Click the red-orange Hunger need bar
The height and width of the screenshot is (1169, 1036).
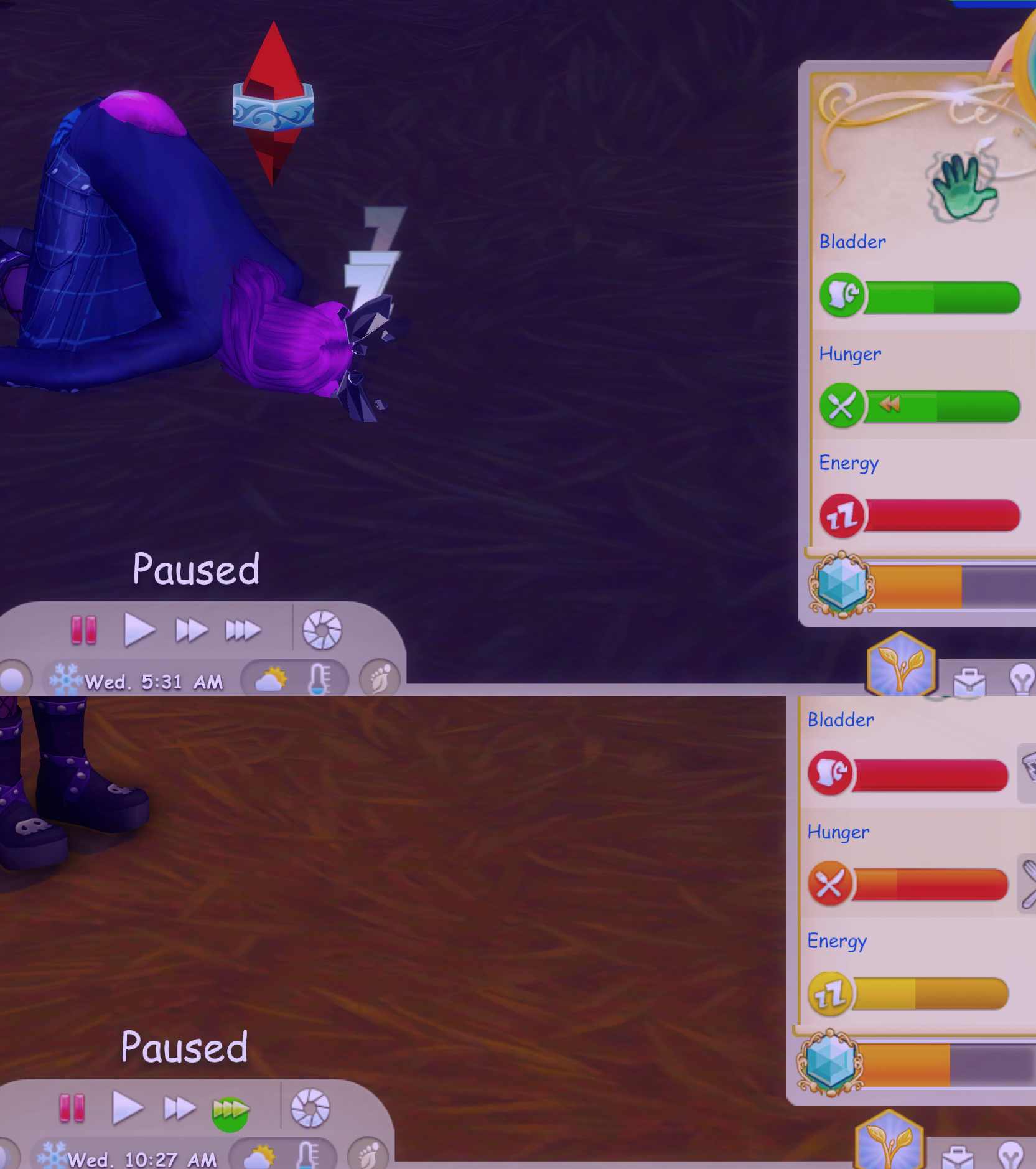(930, 885)
